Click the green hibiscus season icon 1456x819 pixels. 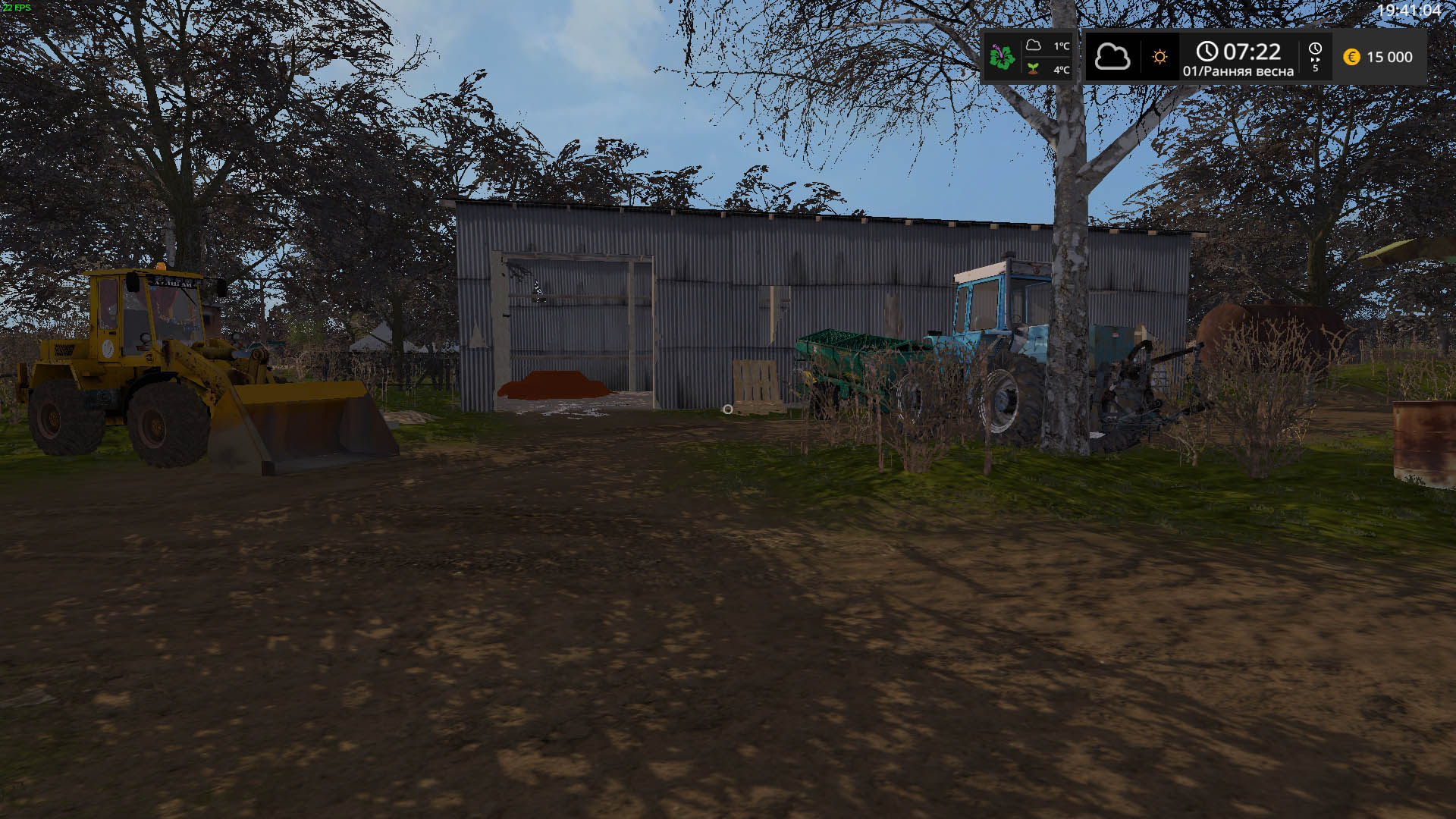coord(1002,57)
